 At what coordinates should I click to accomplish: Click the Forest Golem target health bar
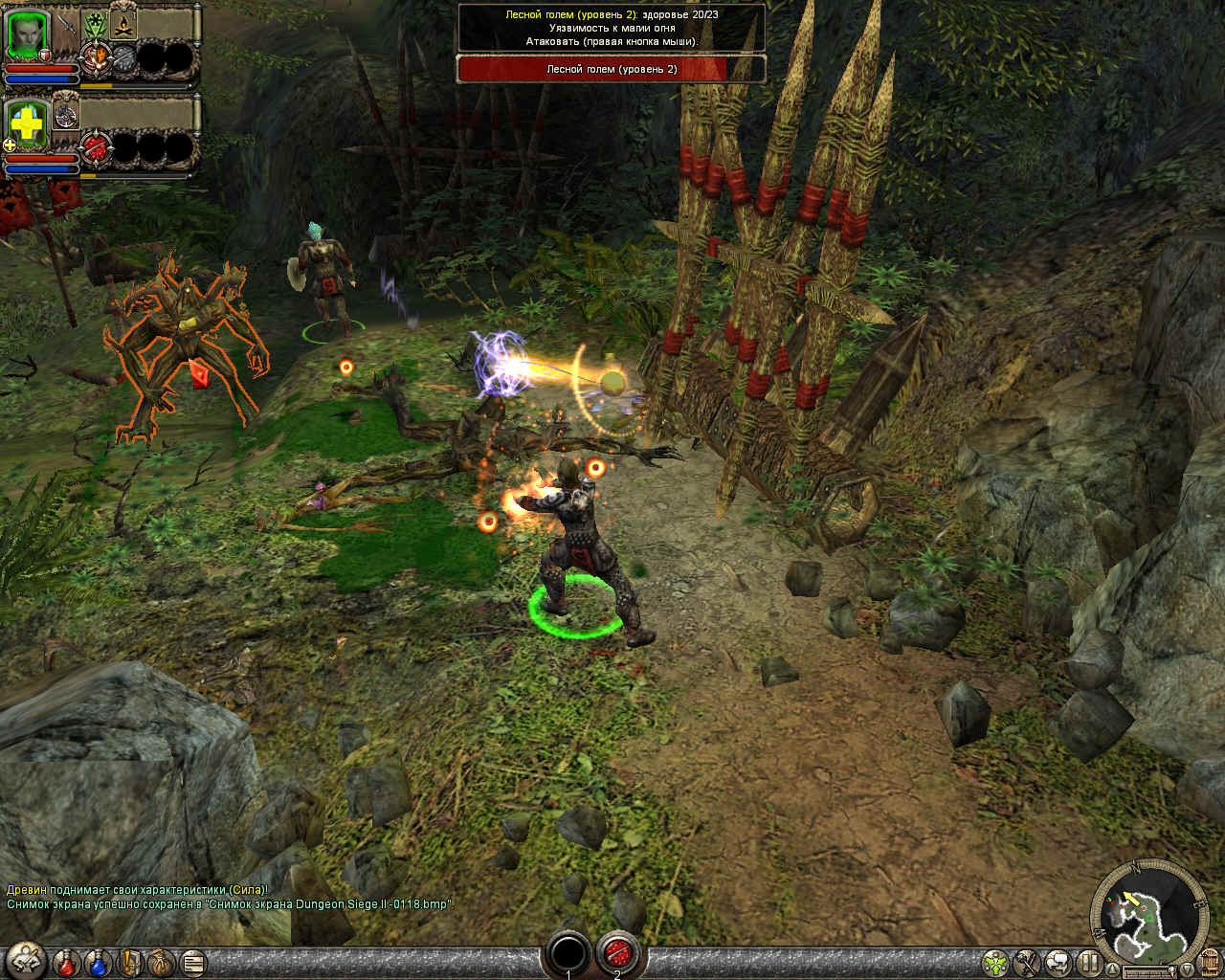[x=612, y=70]
